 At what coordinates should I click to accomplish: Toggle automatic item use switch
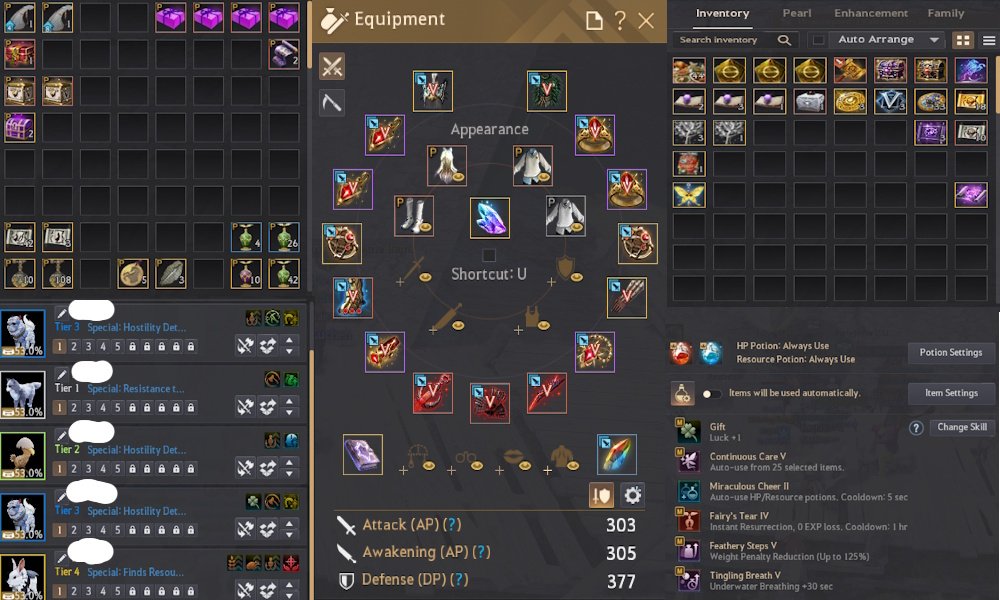712,394
